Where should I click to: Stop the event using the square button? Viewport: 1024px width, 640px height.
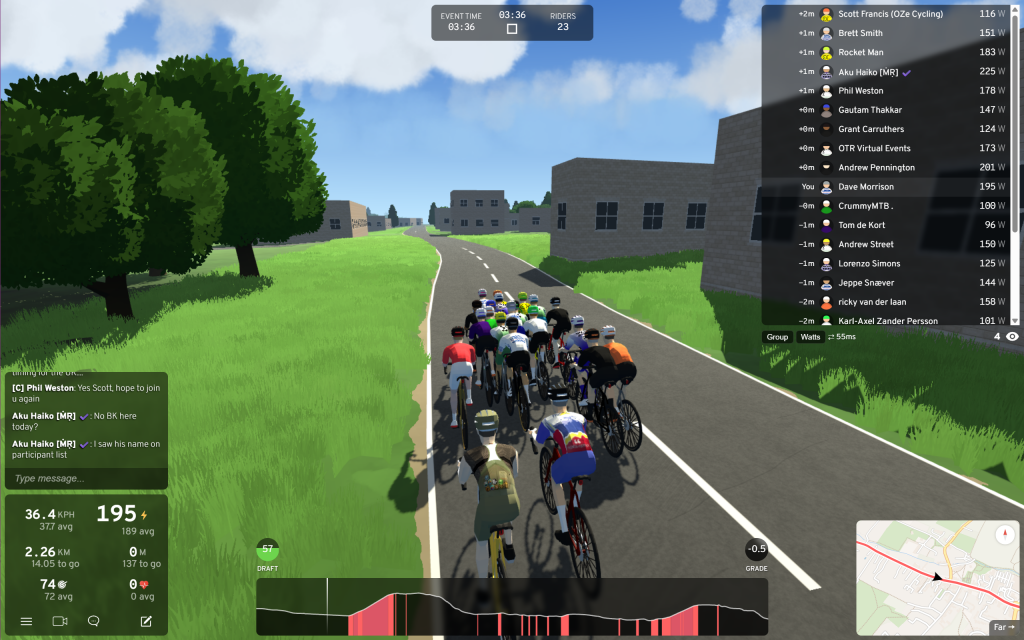point(512,29)
